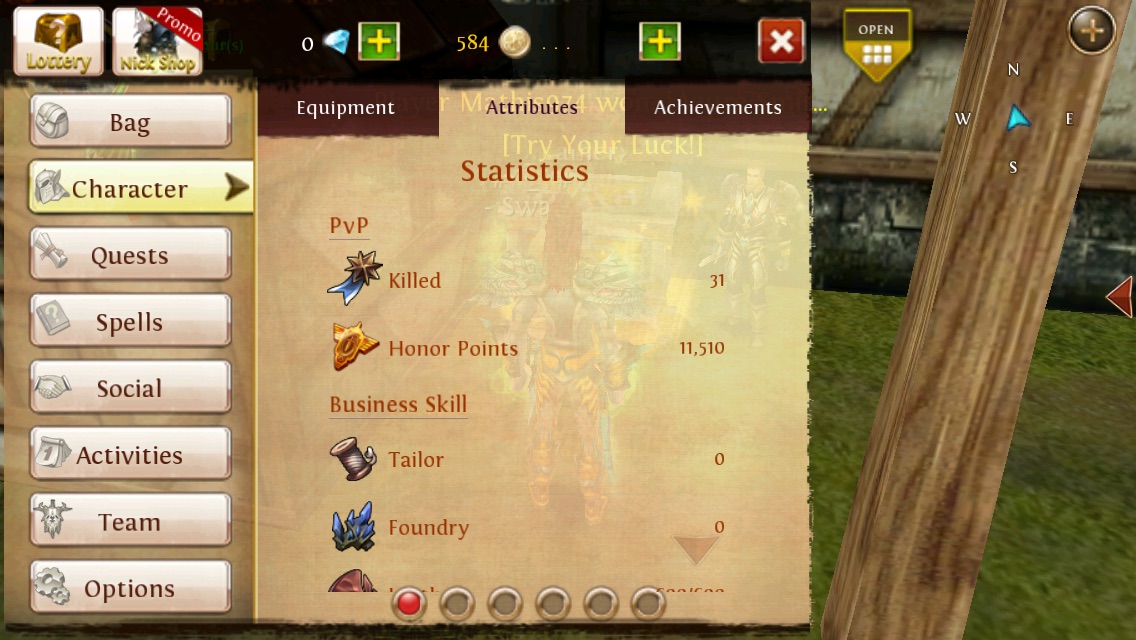Select the Attributes tab
This screenshot has height=640, width=1136.
[531, 108]
